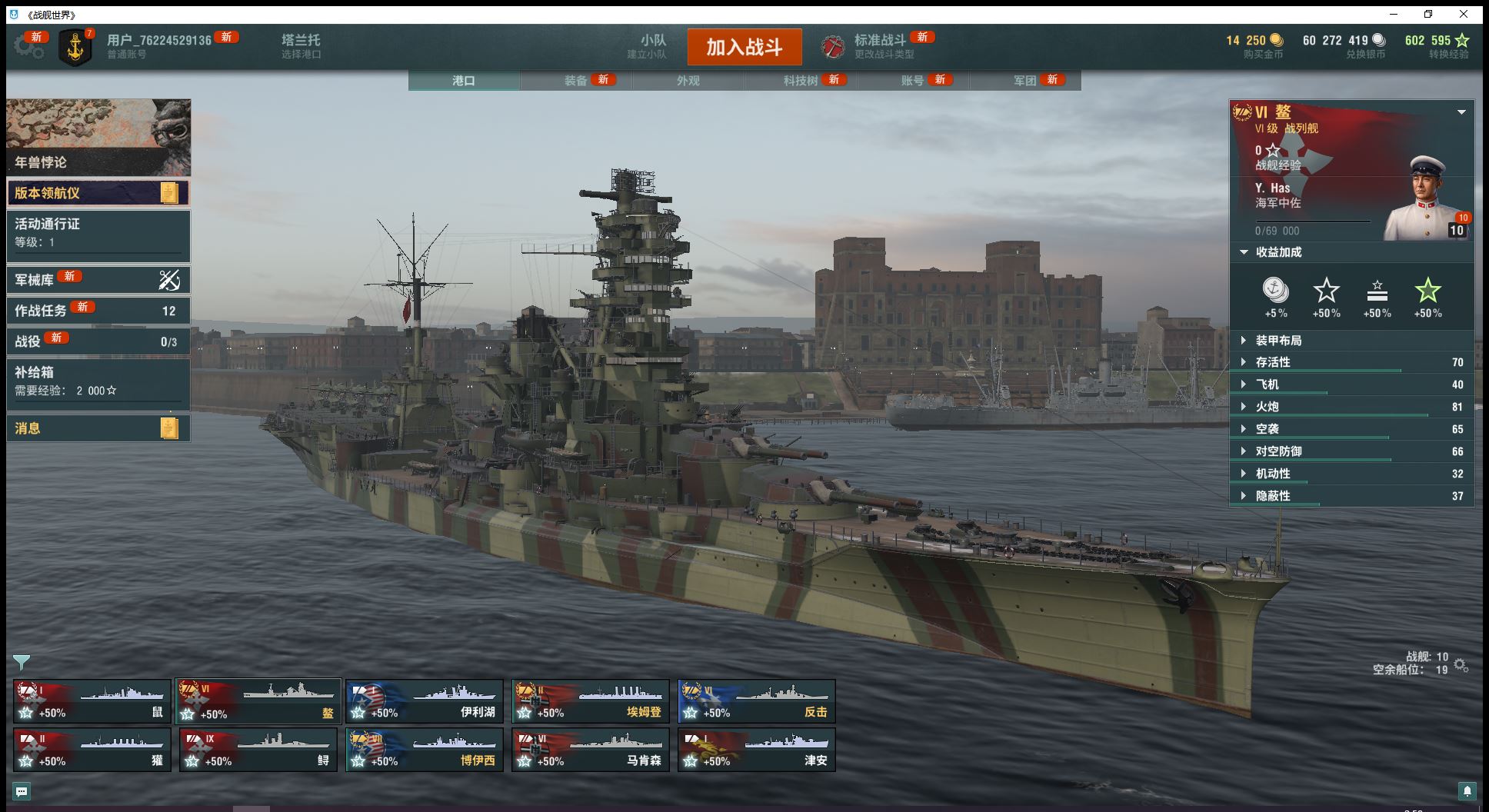Choose the 马肯森 ship card
Screen dimensions: 1489x812
point(591,750)
